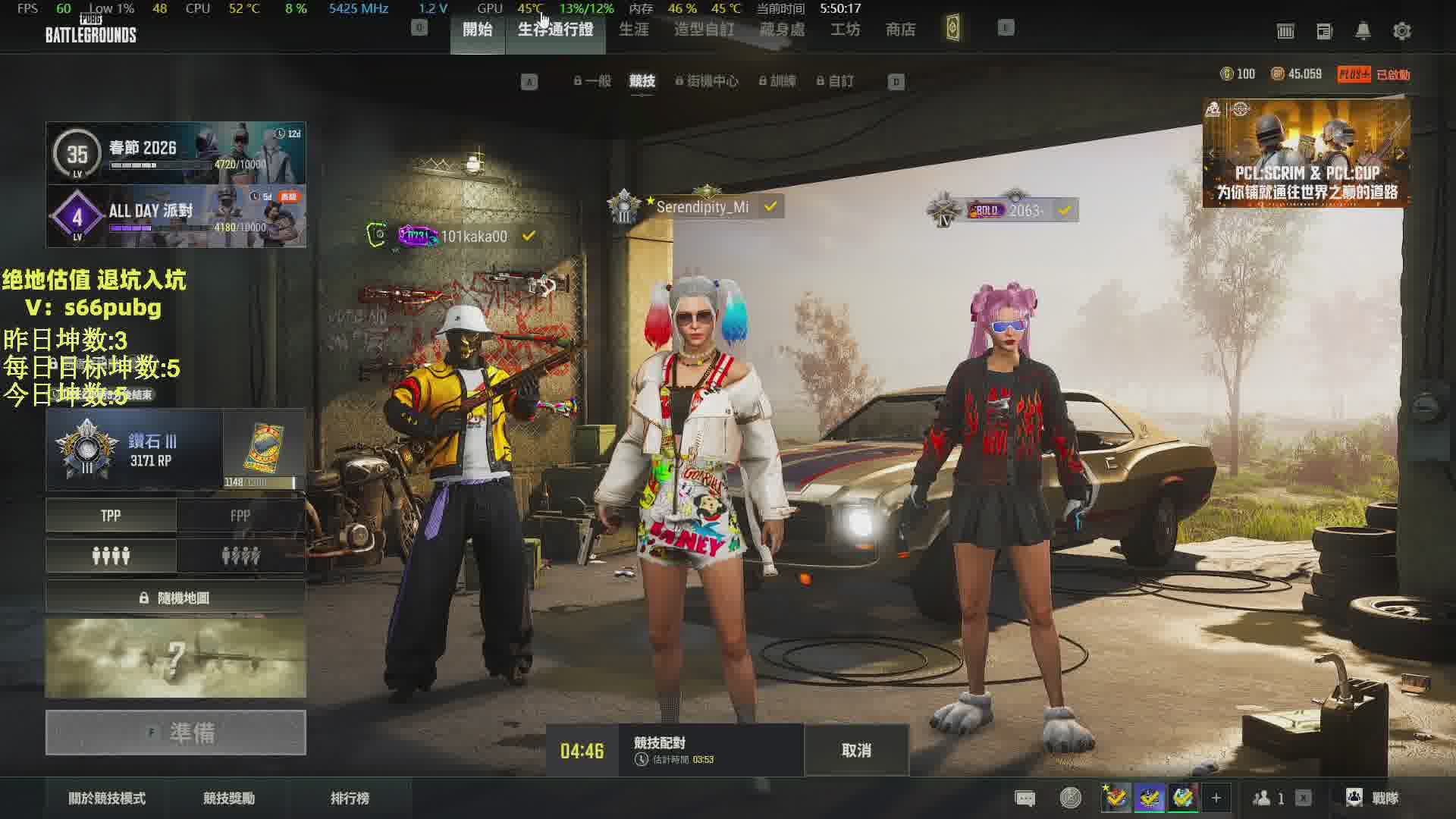Show the 排行榜 leaderboard
The height and width of the screenshot is (819, 1456).
(x=350, y=798)
